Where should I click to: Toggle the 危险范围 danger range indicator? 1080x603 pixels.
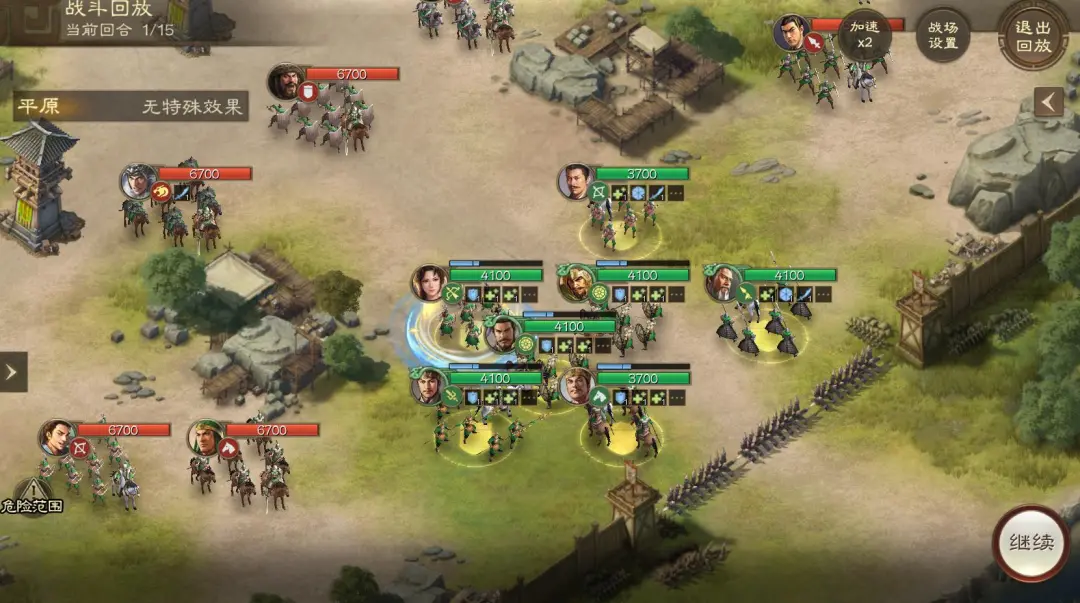tap(32, 497)
